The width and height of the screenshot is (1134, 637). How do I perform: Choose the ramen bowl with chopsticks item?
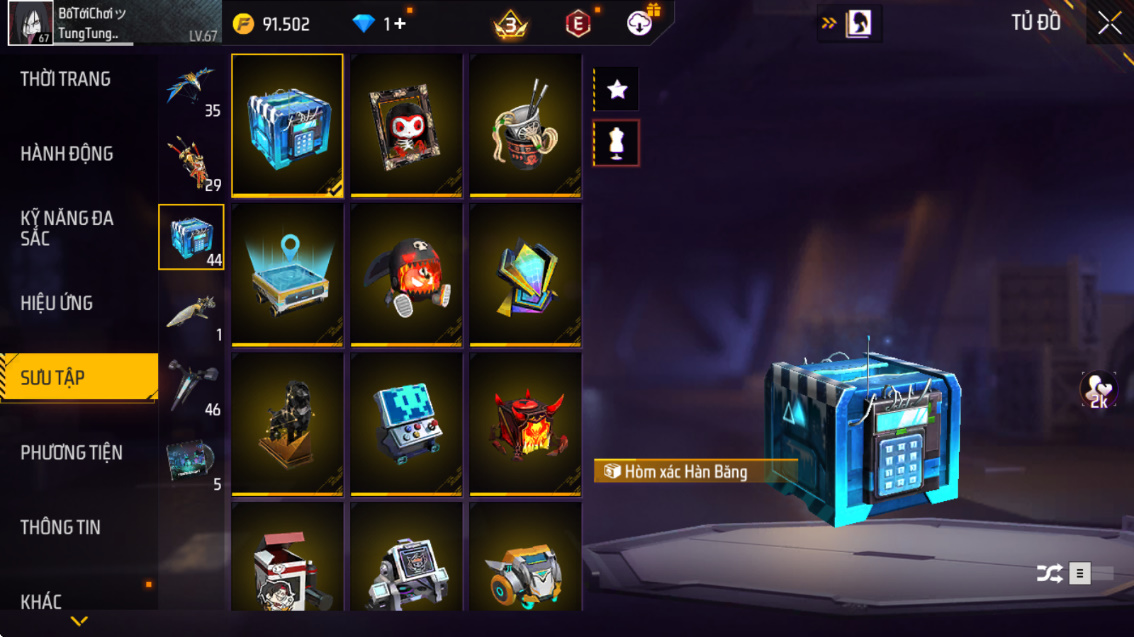(x=525, y=124)
